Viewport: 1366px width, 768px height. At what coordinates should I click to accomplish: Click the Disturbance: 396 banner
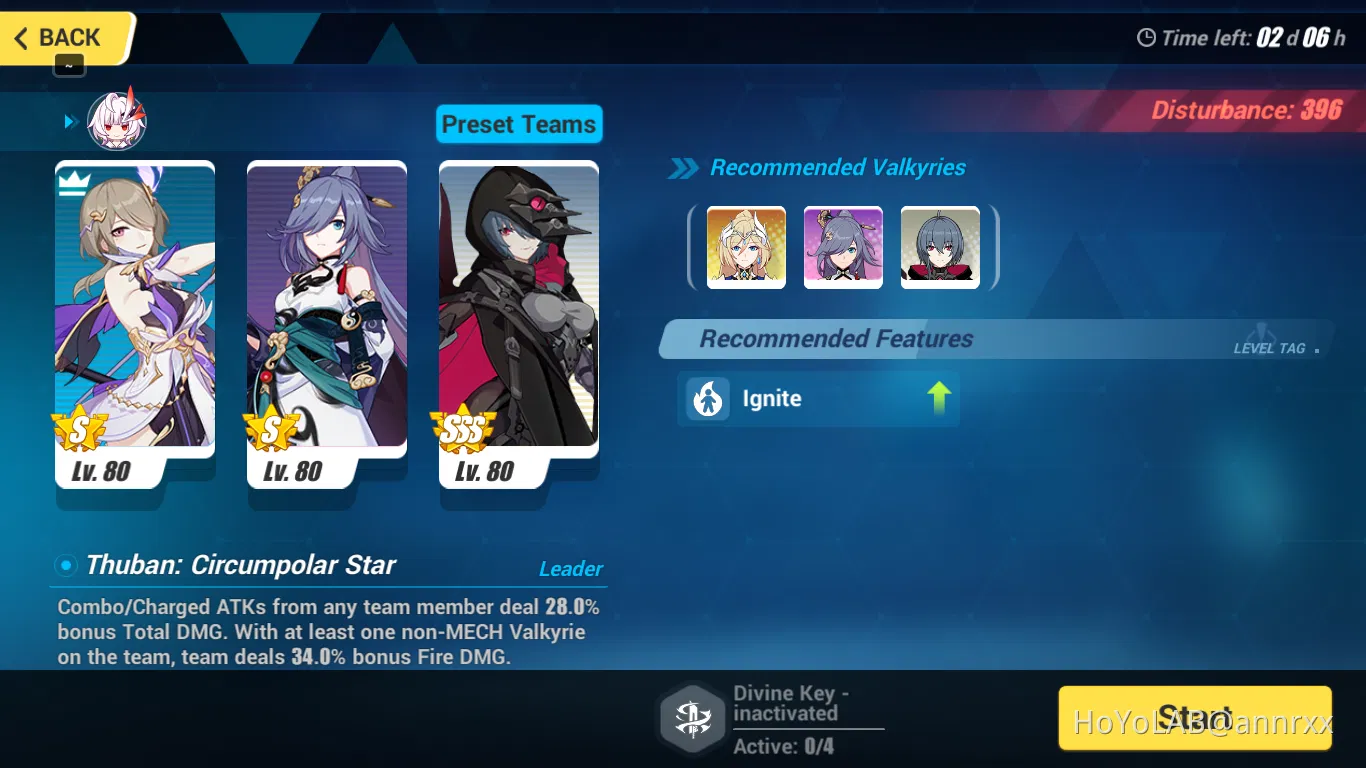[x=1246, y=110]
